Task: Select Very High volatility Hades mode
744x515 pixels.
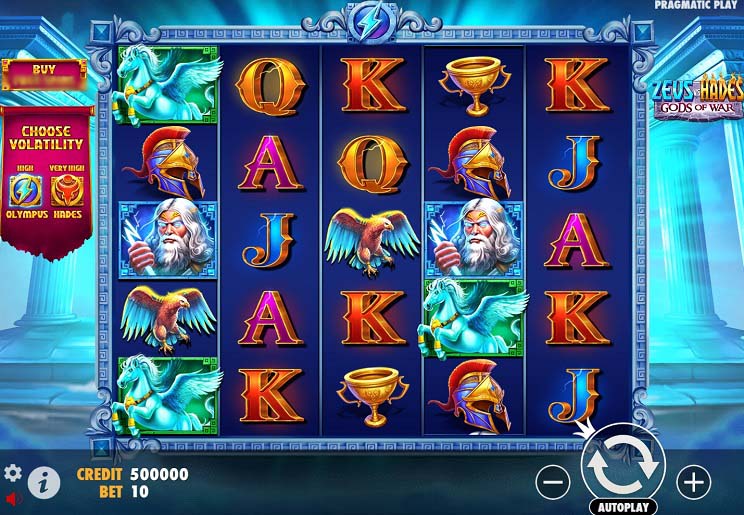Action: [67, 190]
